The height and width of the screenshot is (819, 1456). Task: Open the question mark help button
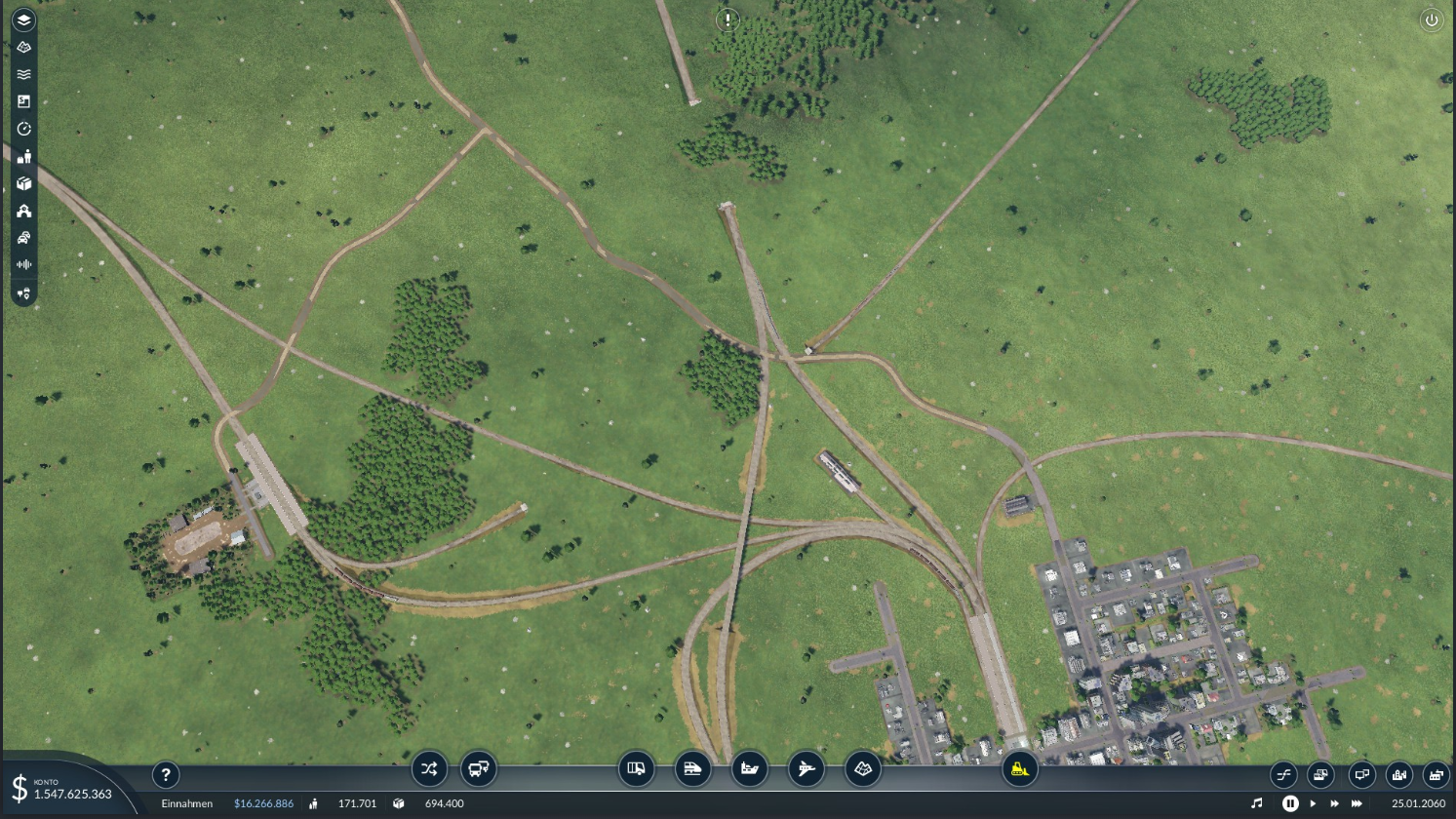[x=166, y=775]
